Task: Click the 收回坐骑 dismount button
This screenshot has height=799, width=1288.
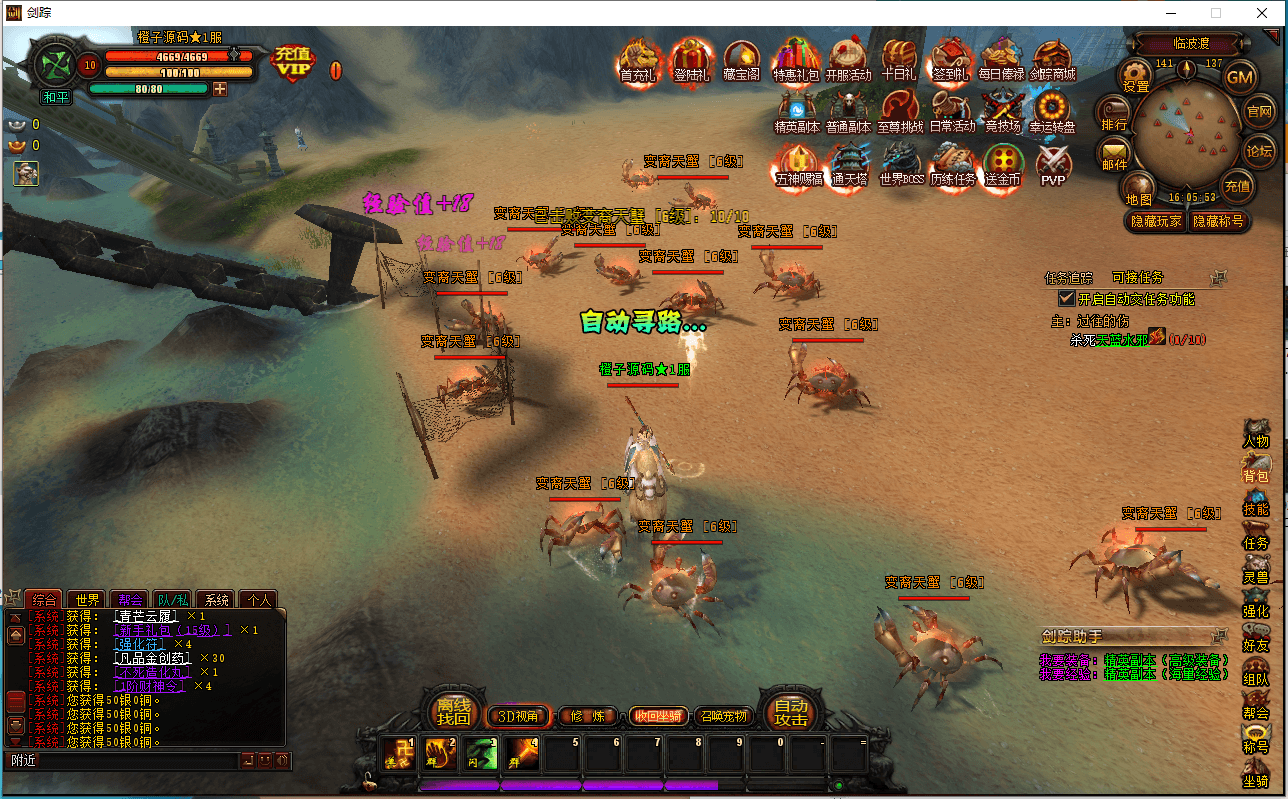Action: 657,715
